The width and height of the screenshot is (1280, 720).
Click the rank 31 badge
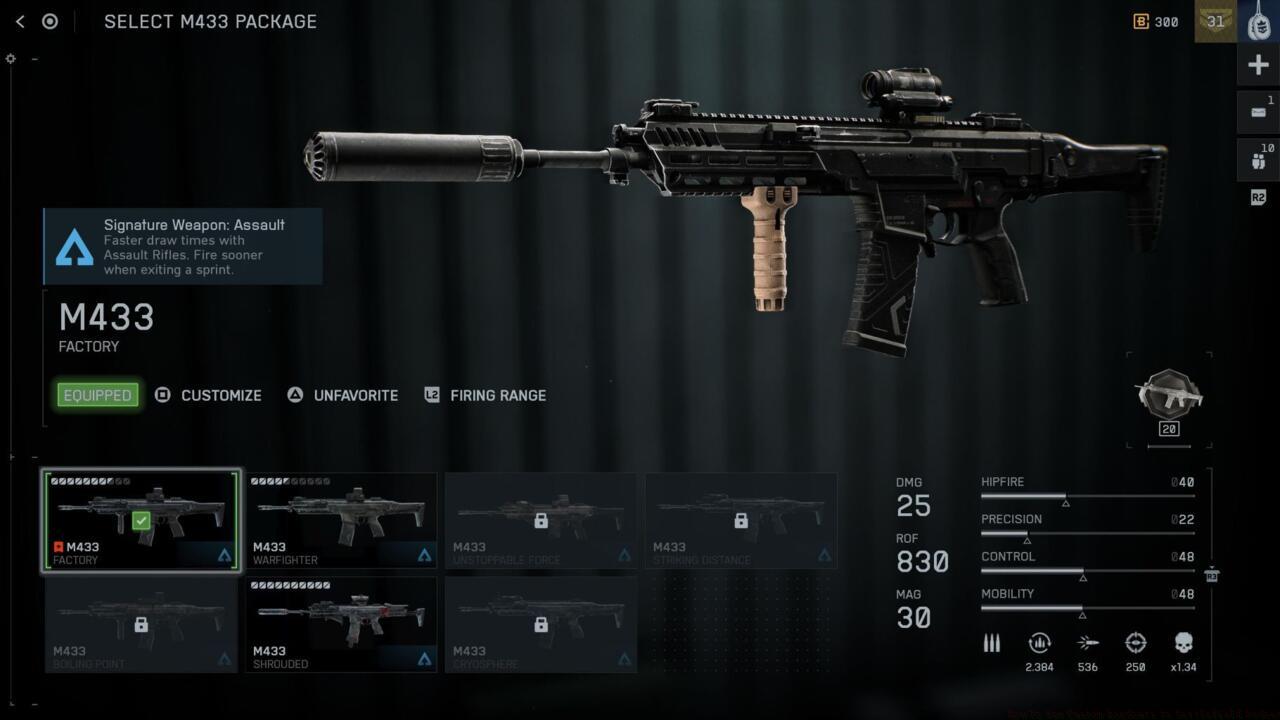pyautogui.click(x=1215, y=21)
